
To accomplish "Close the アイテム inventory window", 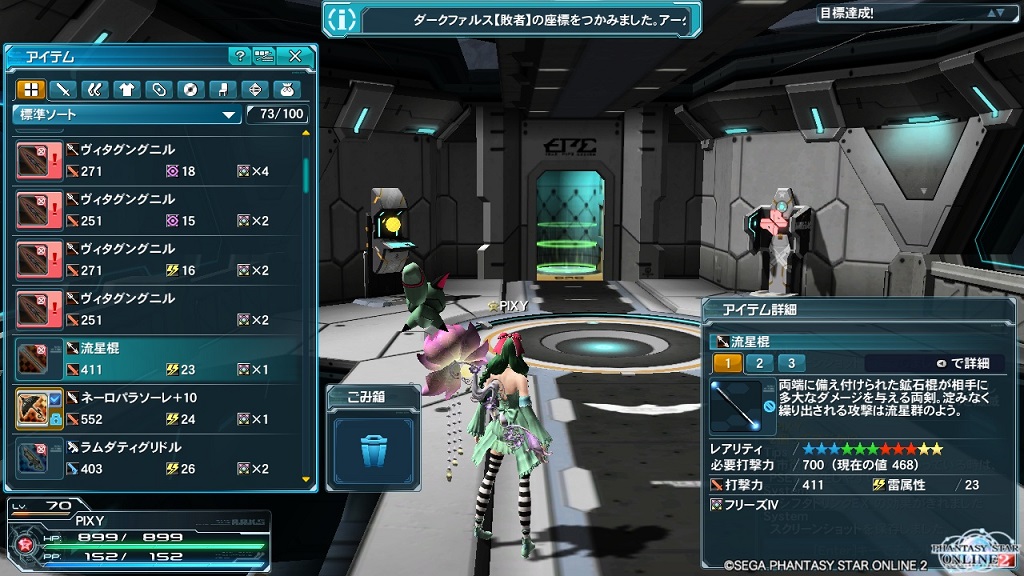I will [295, 56].
